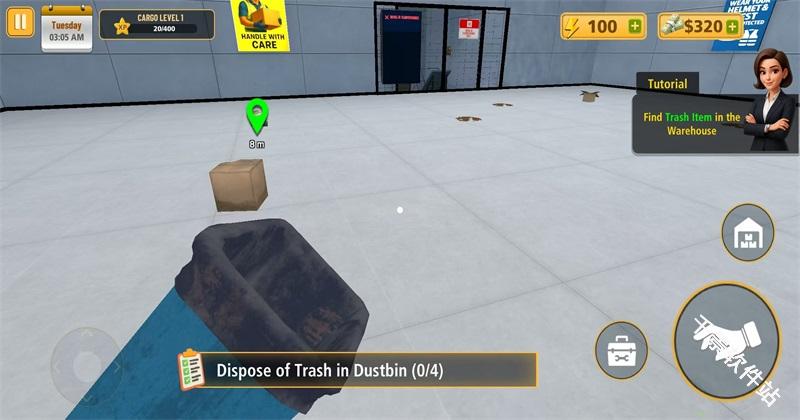Add more energy with the plus button
This screenshot has width=800, height=420.
(x=635, y=27)
